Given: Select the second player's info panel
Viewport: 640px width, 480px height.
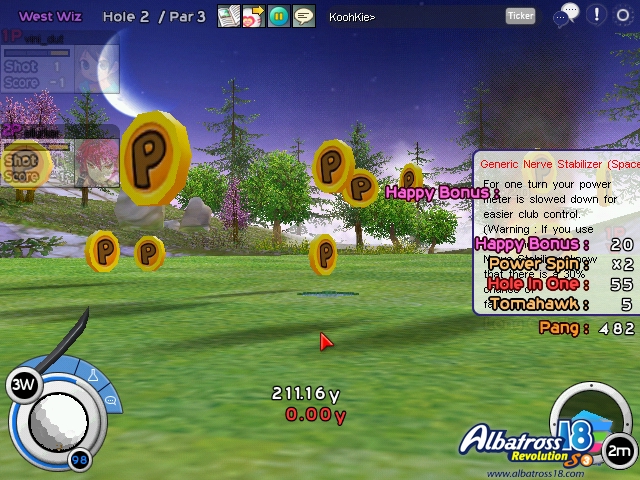Looking at the screenshot, I should tap(60, 156).
